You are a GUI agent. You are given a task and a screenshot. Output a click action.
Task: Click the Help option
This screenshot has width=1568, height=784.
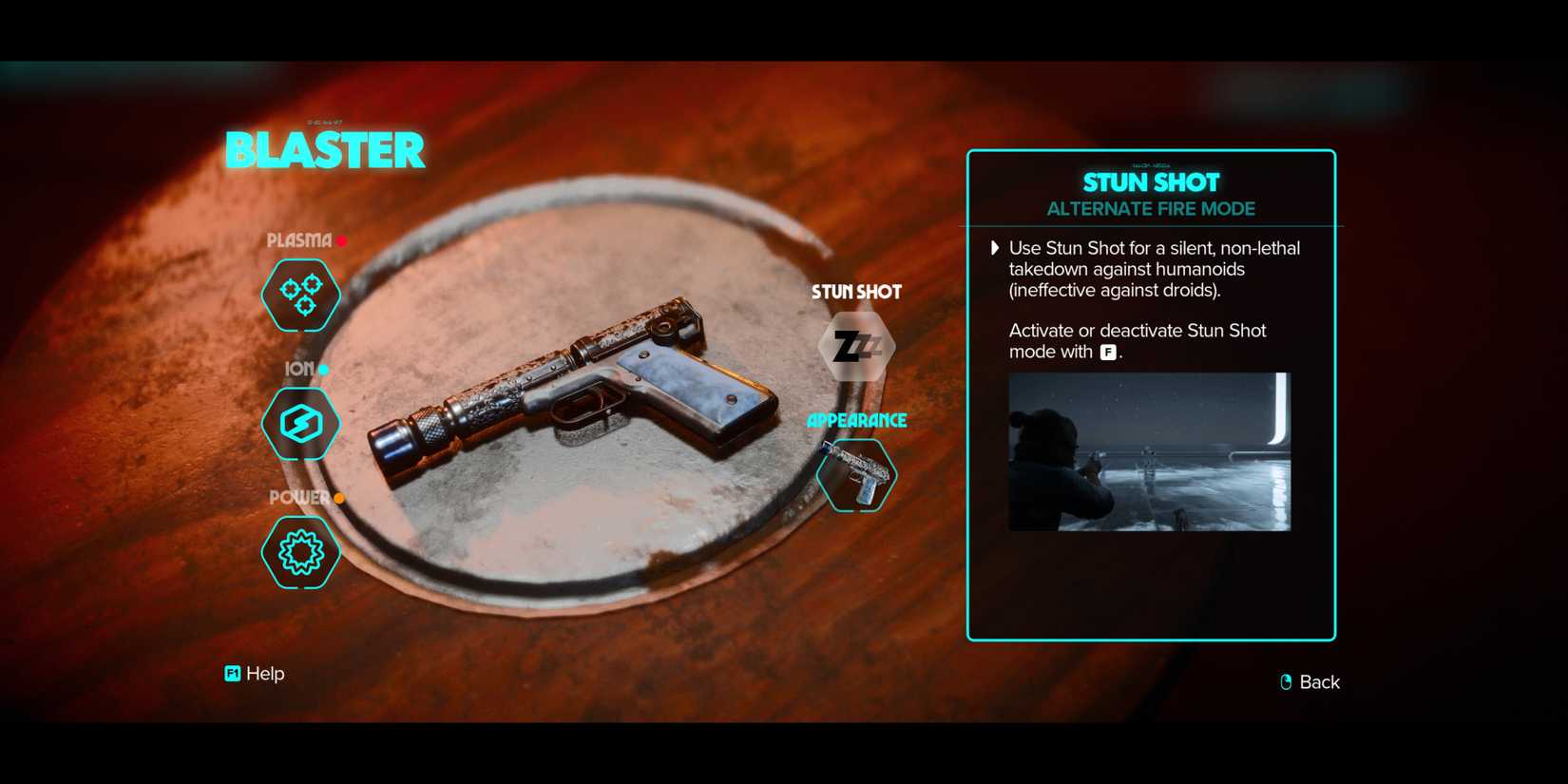point(264,673)
